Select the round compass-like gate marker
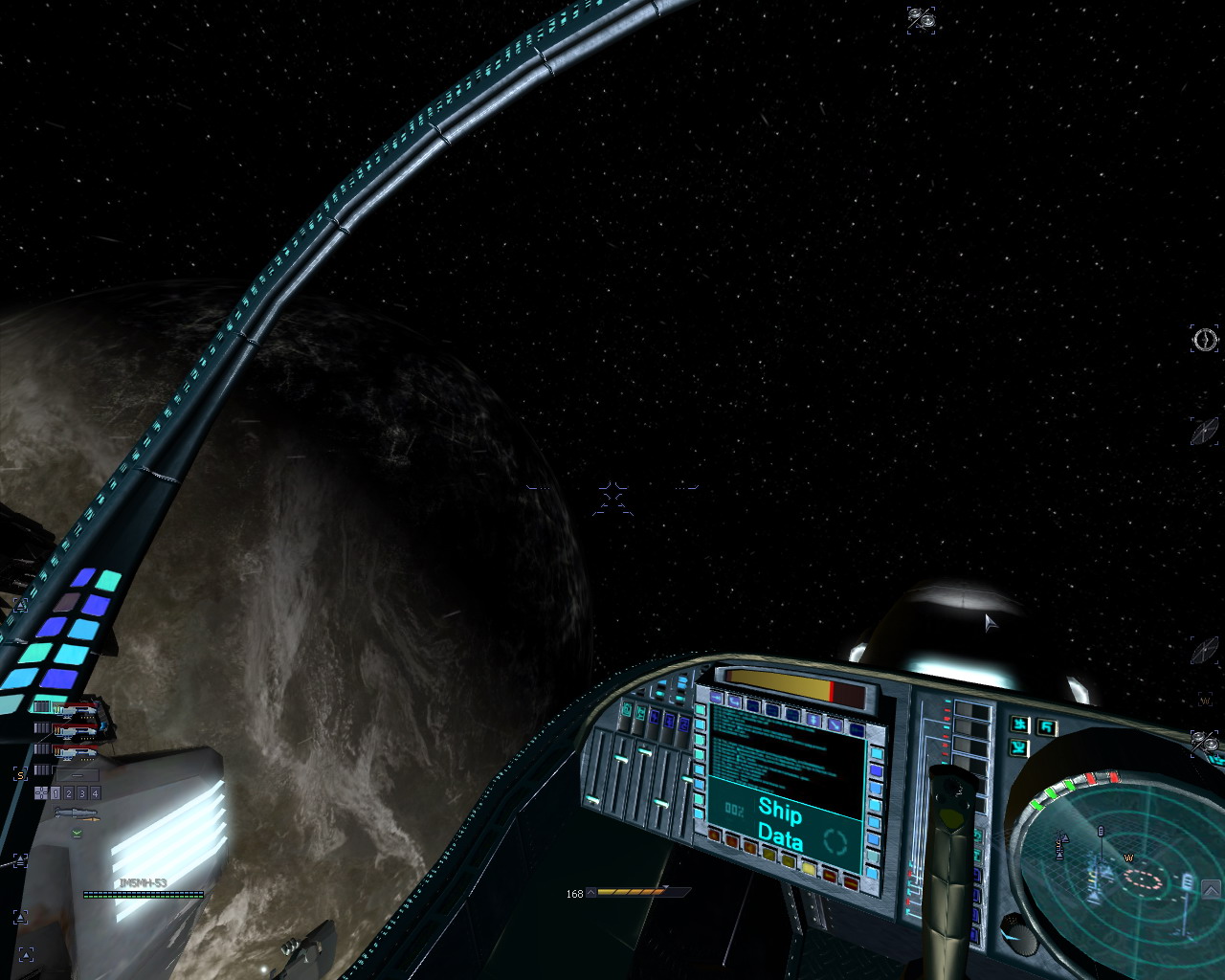Screen dimensions: 1225x980 click(1204, 339)
